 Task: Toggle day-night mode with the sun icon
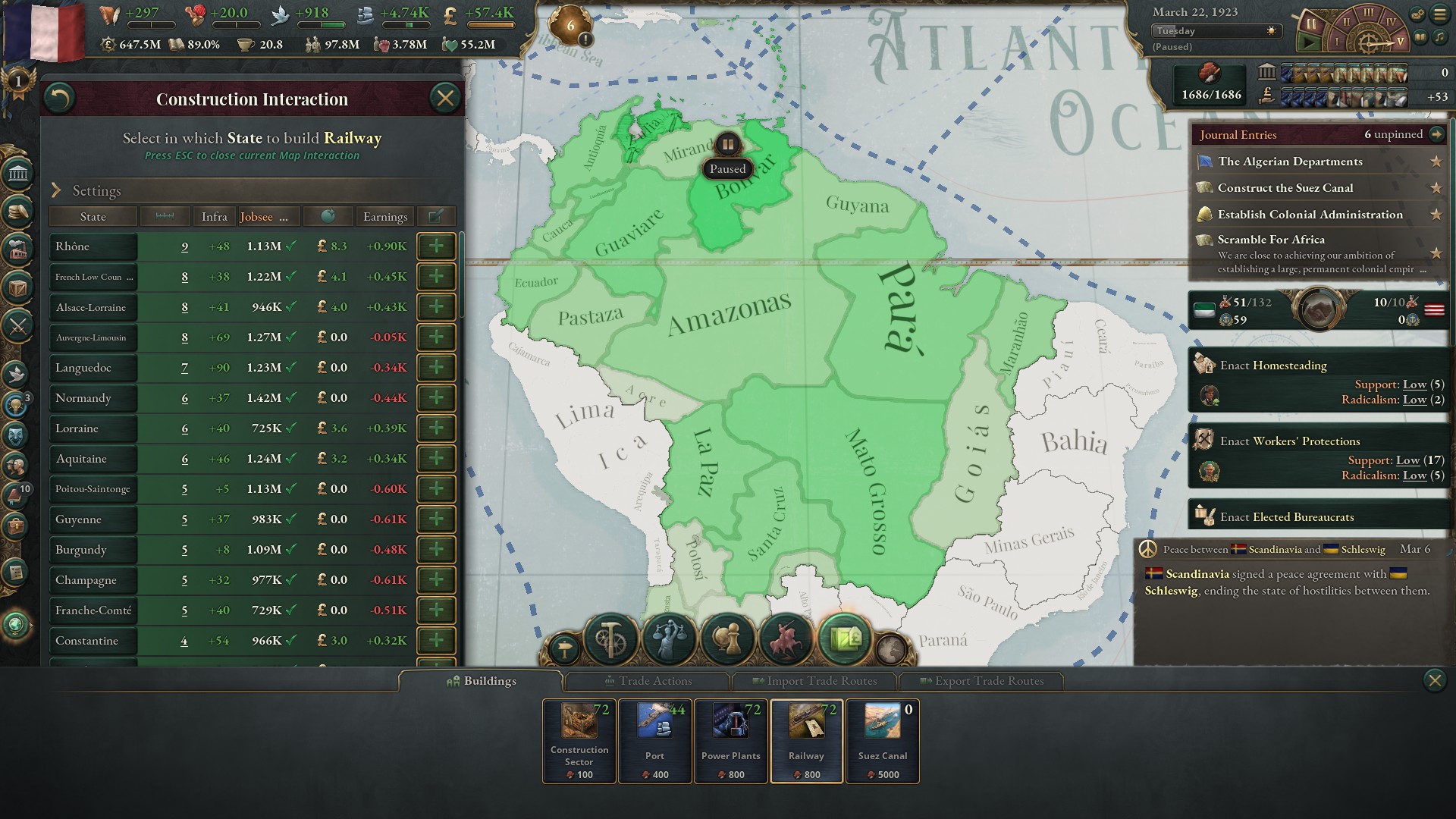tap(1269, 31)
